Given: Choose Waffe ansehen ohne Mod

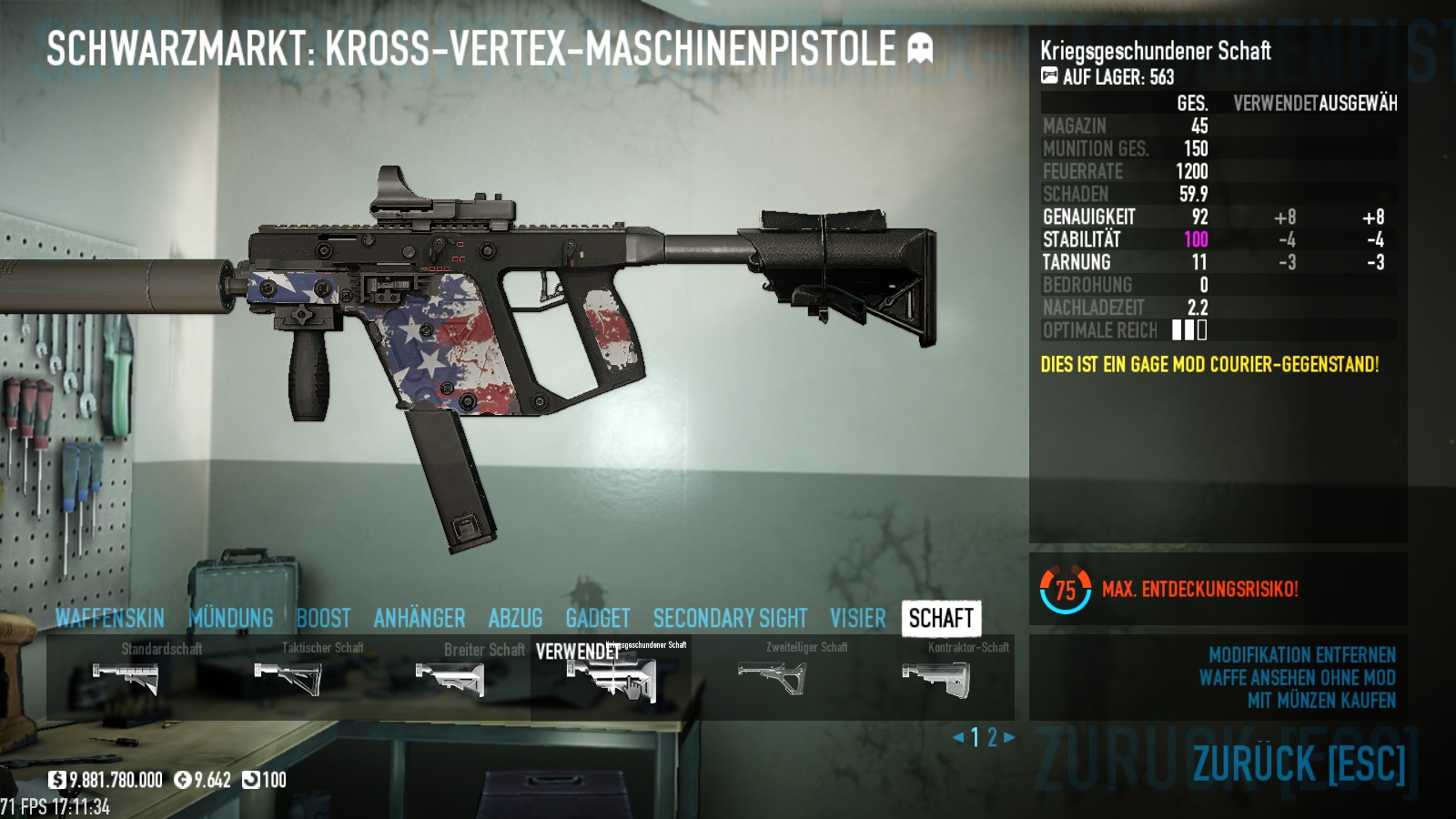Looking at the screenshot, I should point(1297,678).
